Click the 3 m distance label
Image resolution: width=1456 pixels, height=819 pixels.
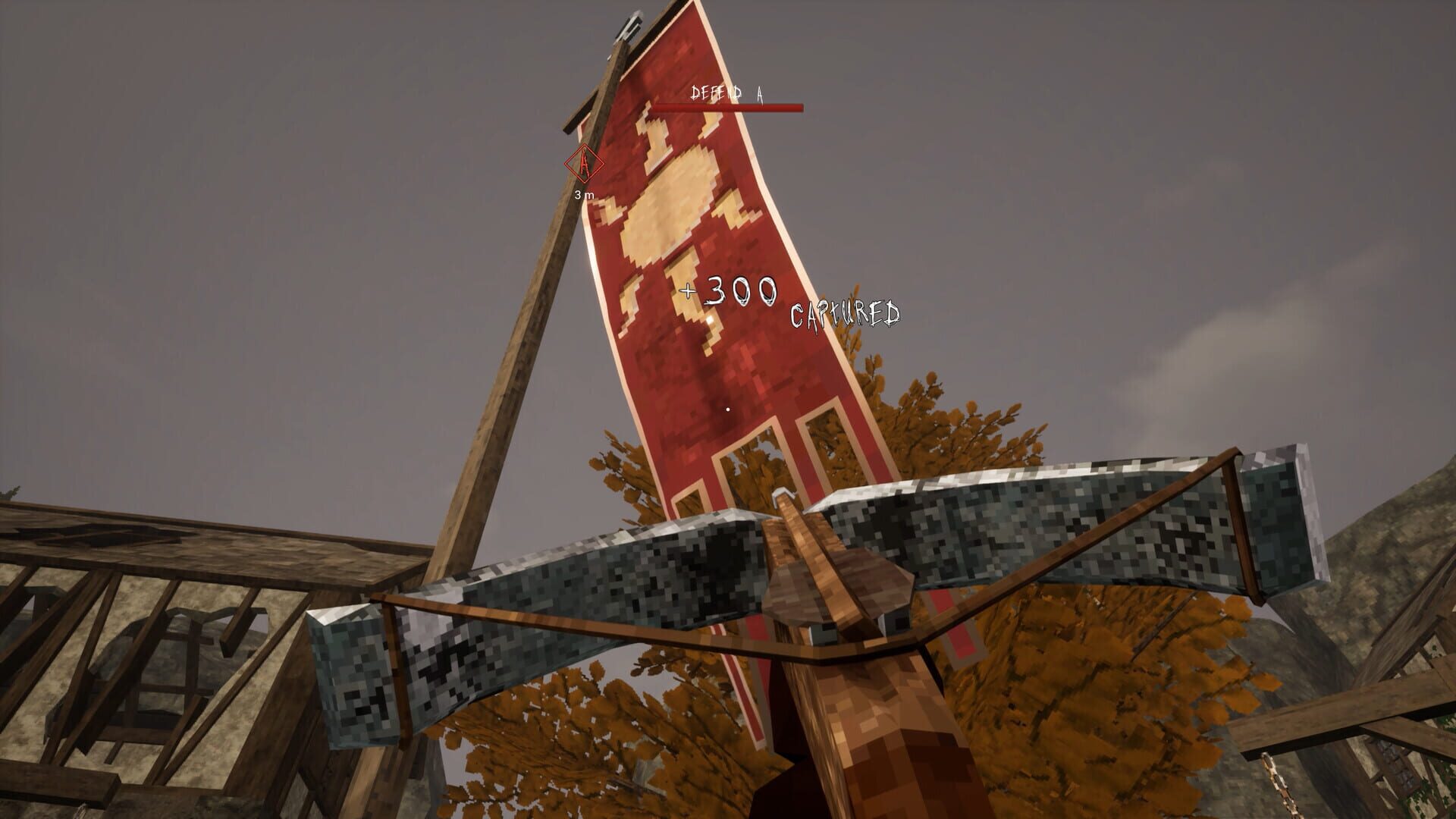[x=583, y=196]
